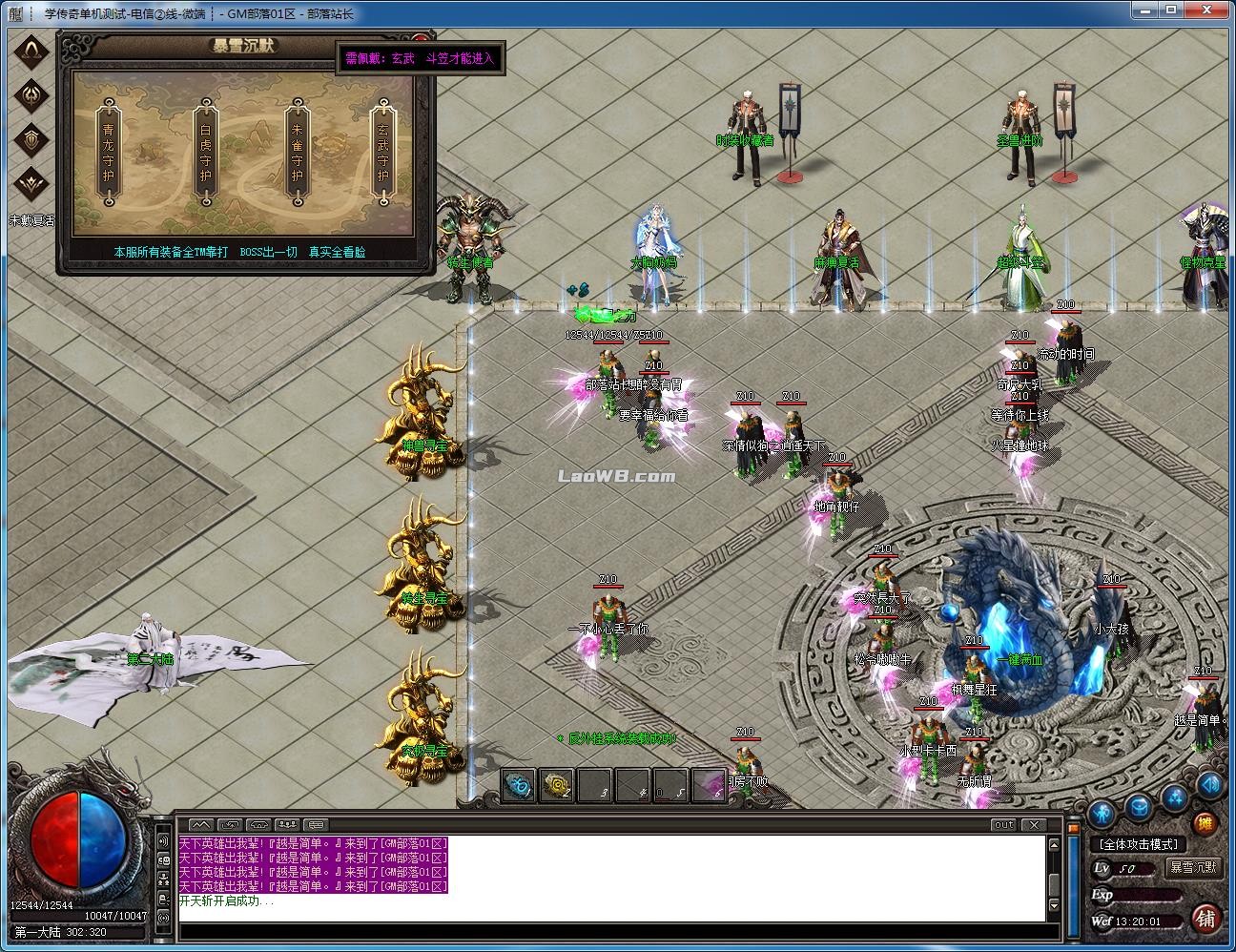Open the 铺 shop button
This screenshot has height=952, width=1236.
coord(1206,919)
